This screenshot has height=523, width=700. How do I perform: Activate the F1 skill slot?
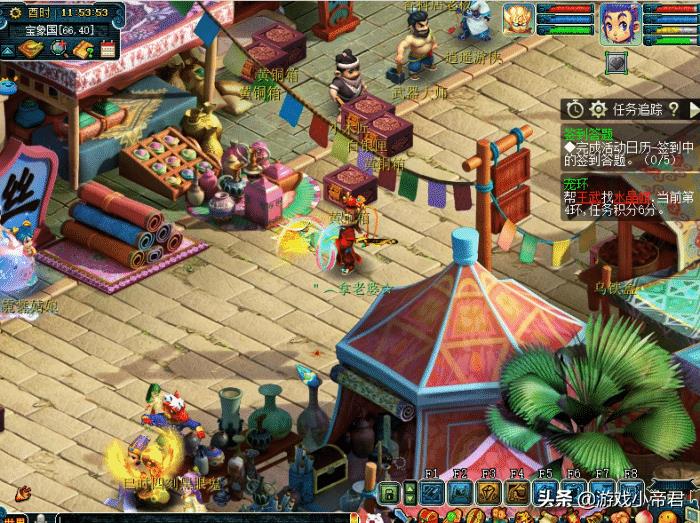[431, 492]
